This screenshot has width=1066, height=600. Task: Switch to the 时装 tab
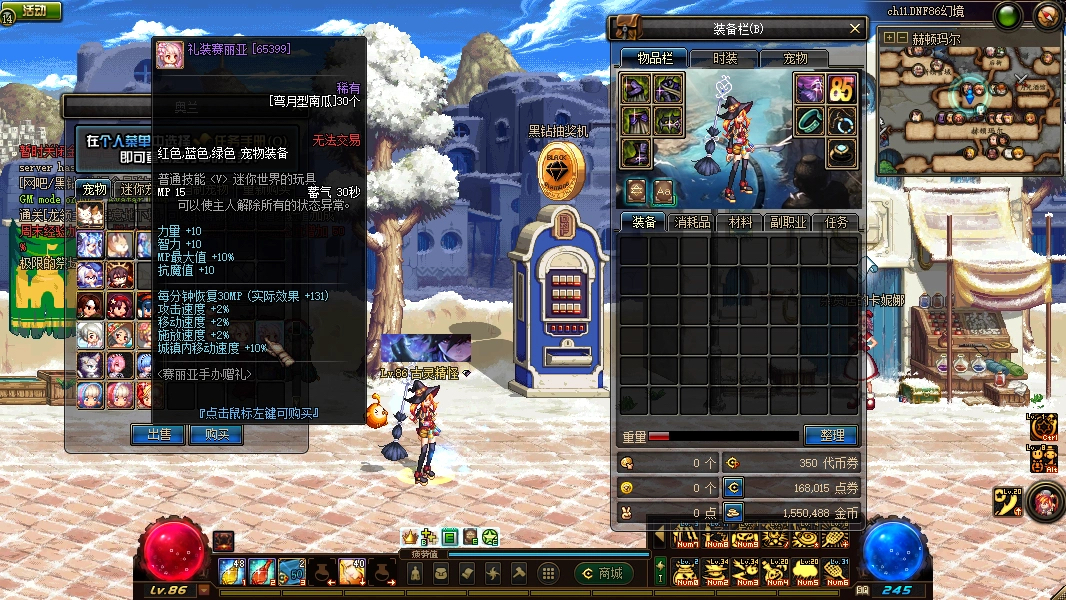tap(723, 59)
